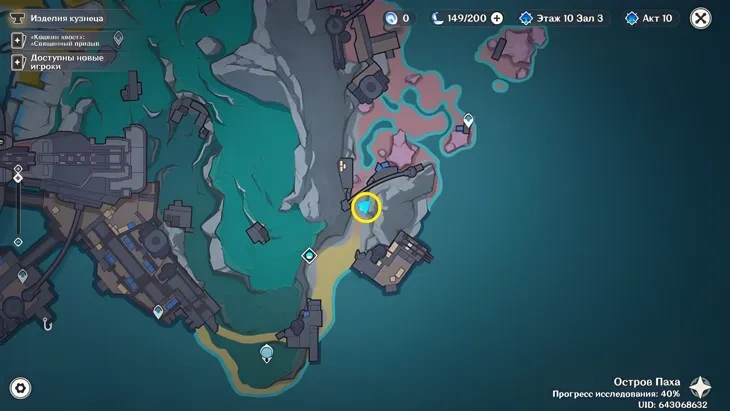The width and height of the screenshot is (730, 411).
Task: Select the diamond domain marker near the beach
Action: pyautogui.click(x=310, y=255)
